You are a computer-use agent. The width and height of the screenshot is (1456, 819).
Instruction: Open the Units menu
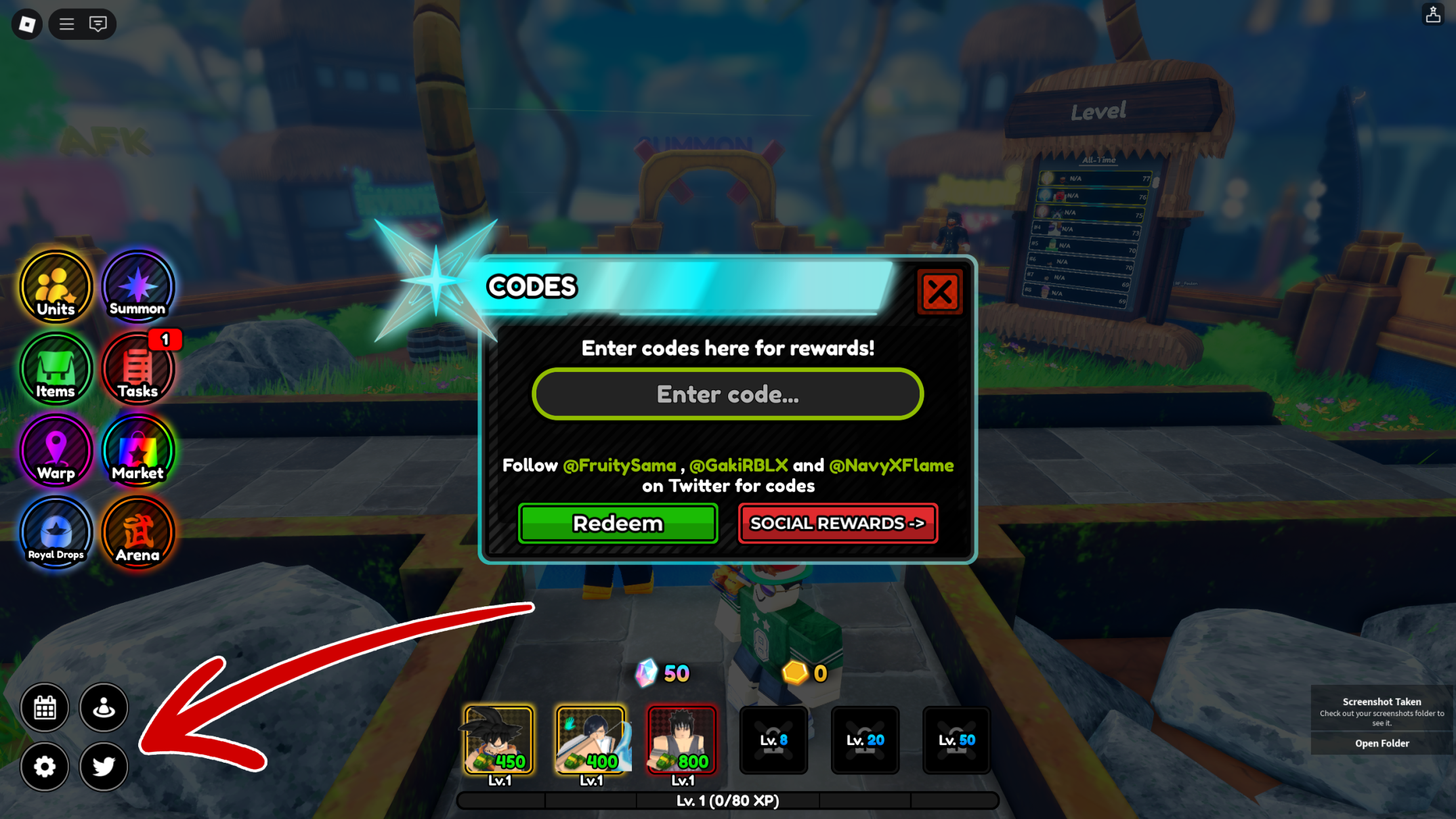click(56, 287)
